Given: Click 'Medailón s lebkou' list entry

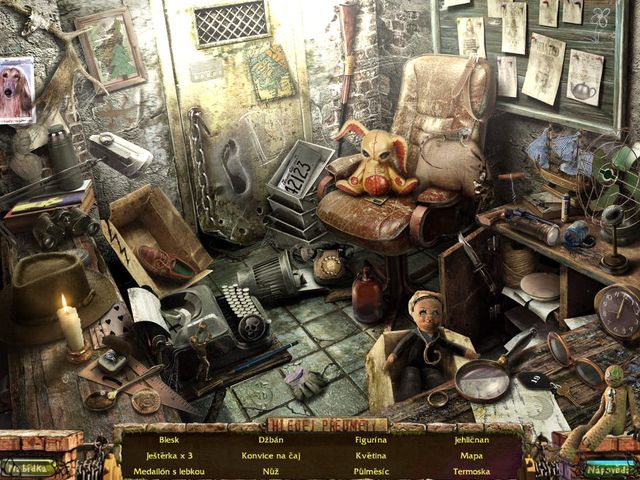Looking at the screenshot, I should coord(168,471).
